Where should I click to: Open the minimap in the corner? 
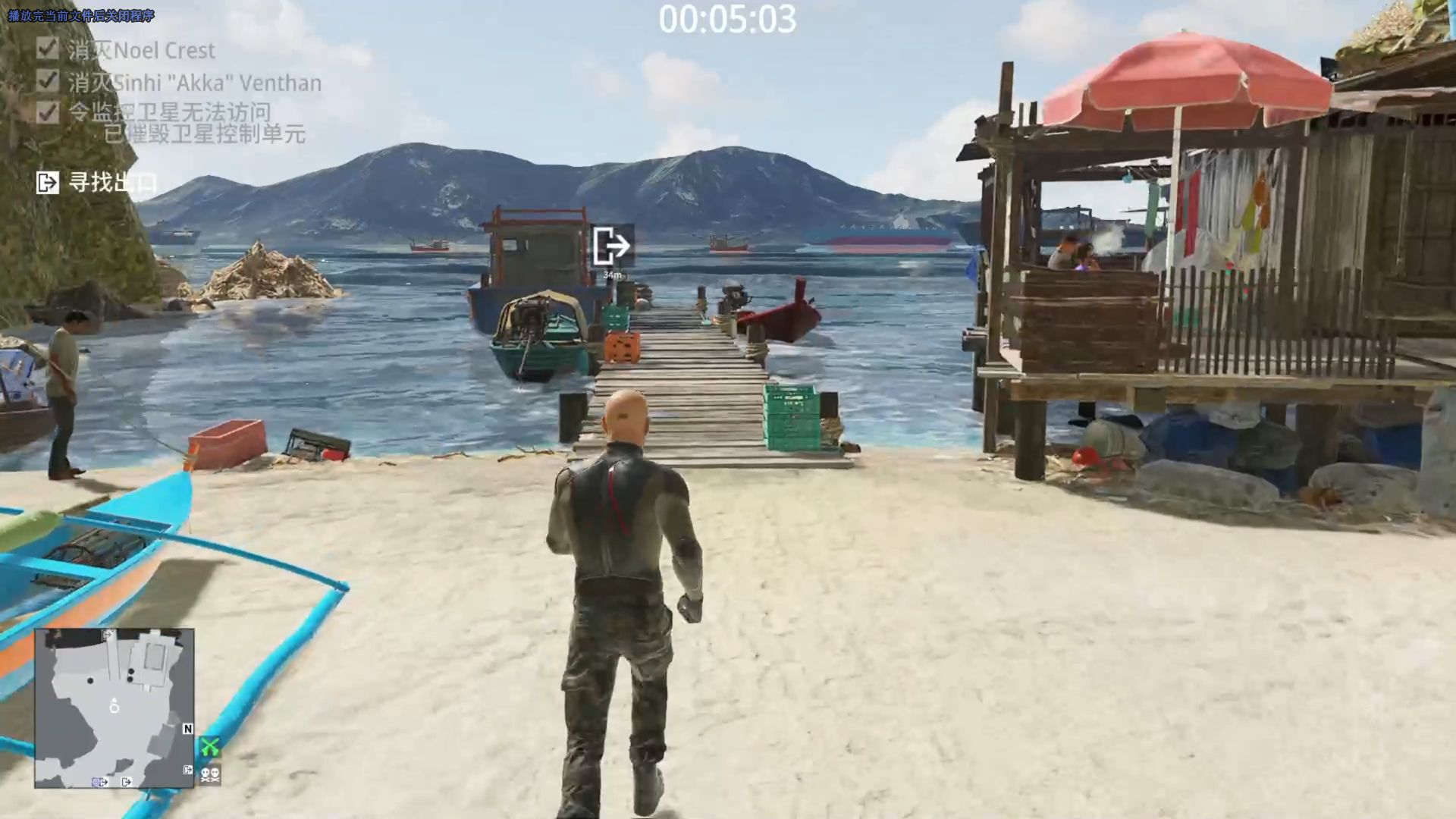coord(114,708)
